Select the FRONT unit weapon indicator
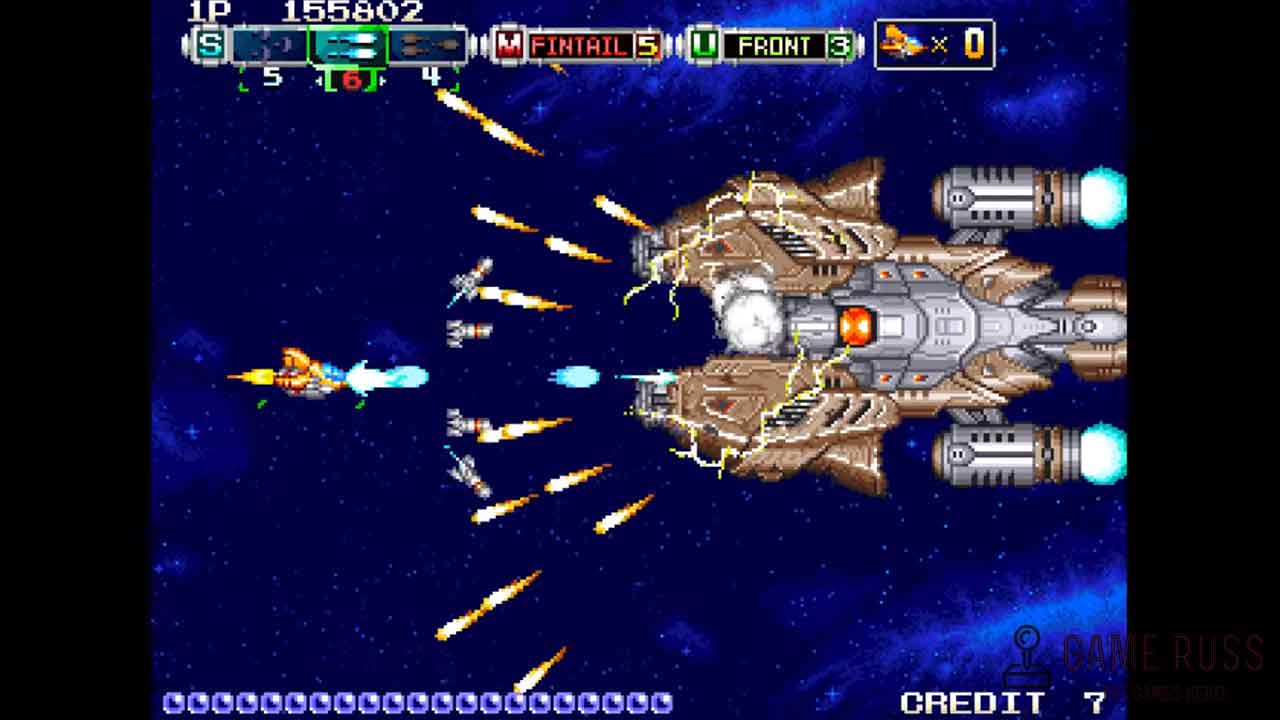1280x720 pixels. point(774,45)
